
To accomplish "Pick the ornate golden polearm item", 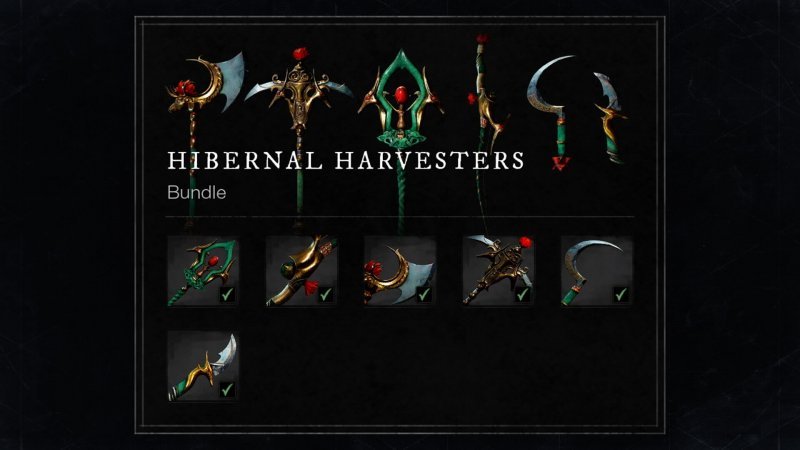I will 497,271.
